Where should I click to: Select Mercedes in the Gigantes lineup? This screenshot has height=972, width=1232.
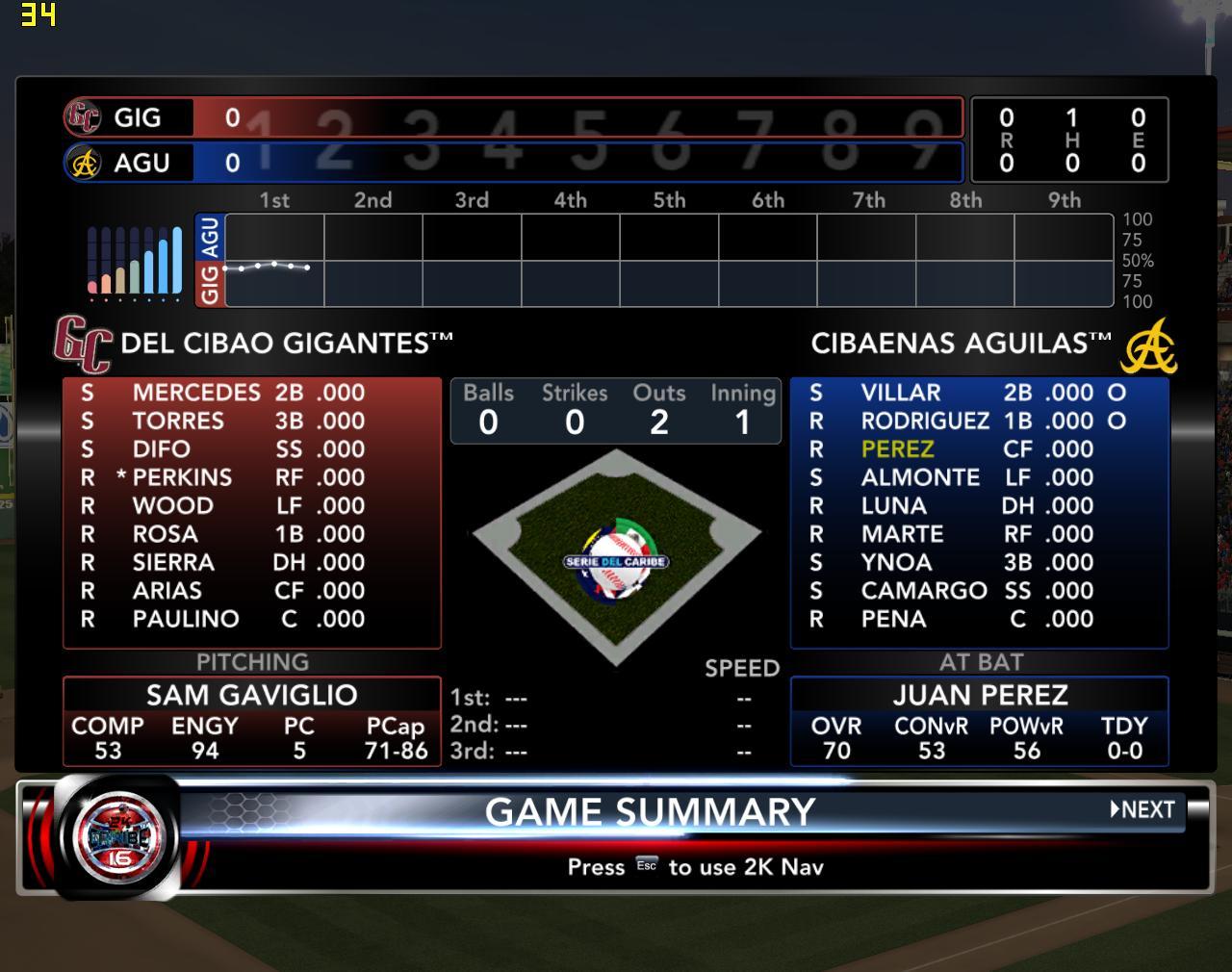tap(196, 393)
